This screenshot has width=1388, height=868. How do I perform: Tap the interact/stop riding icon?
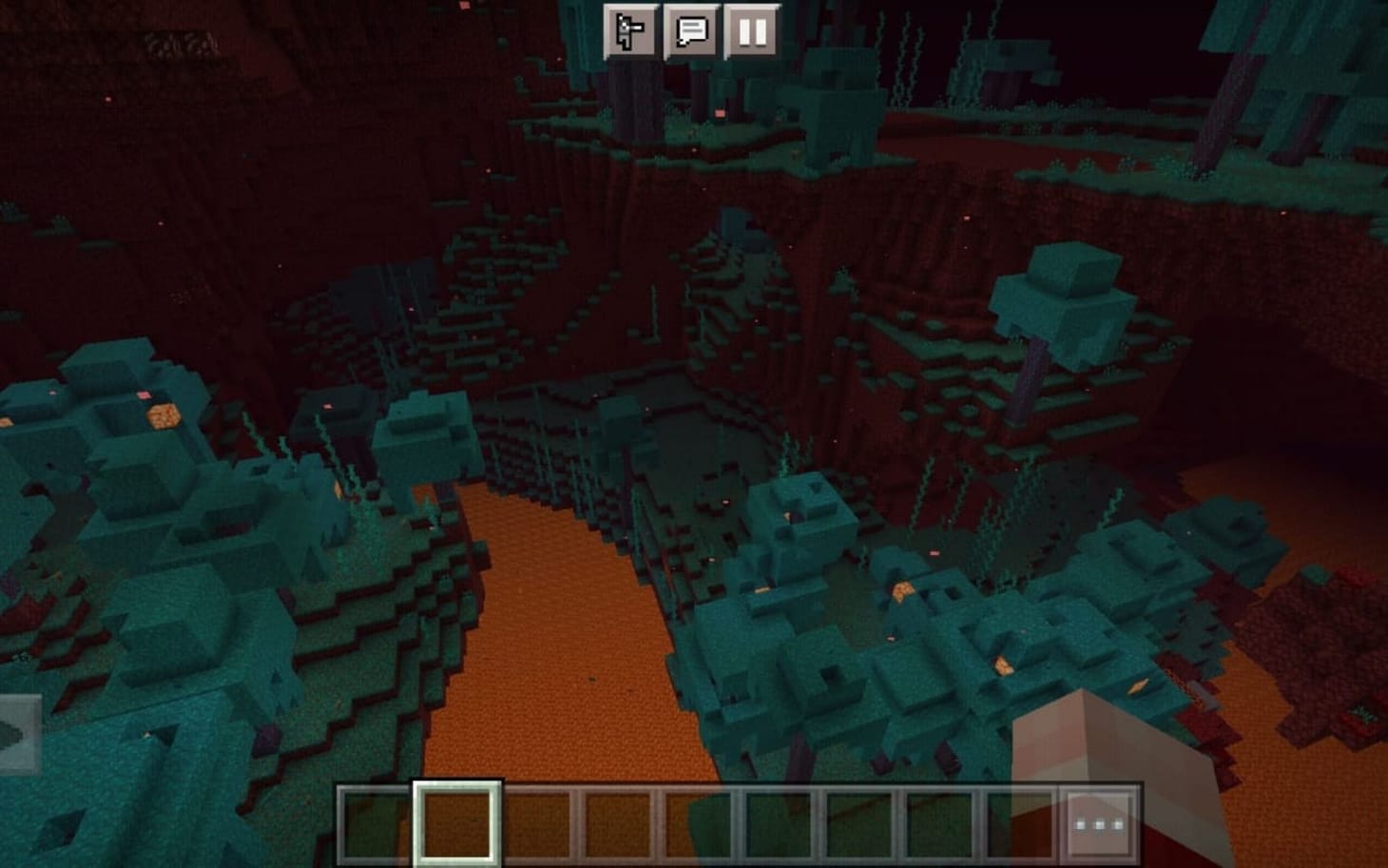click(628, 30)
